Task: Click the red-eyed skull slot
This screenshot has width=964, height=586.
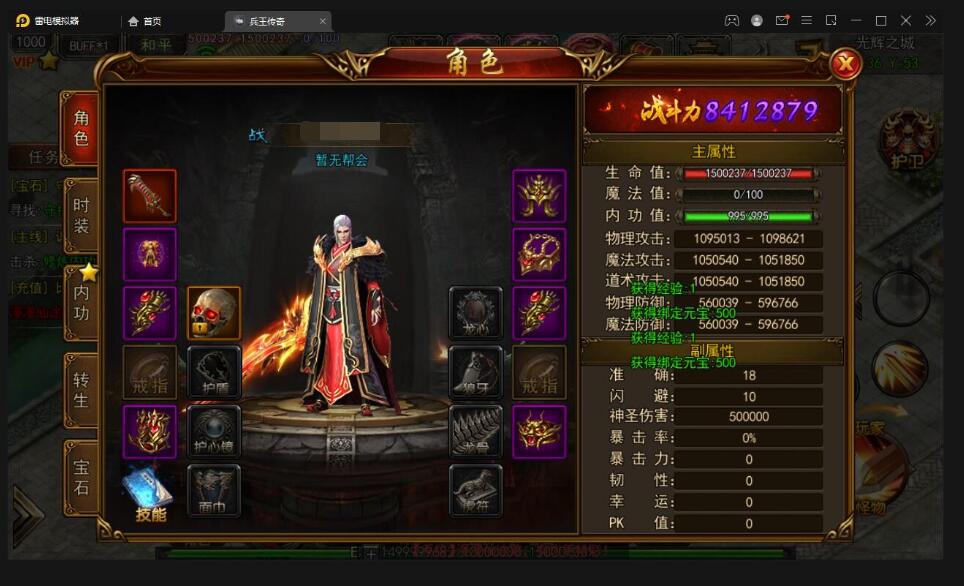Action: pyautogui.click(x=214, y=313)
